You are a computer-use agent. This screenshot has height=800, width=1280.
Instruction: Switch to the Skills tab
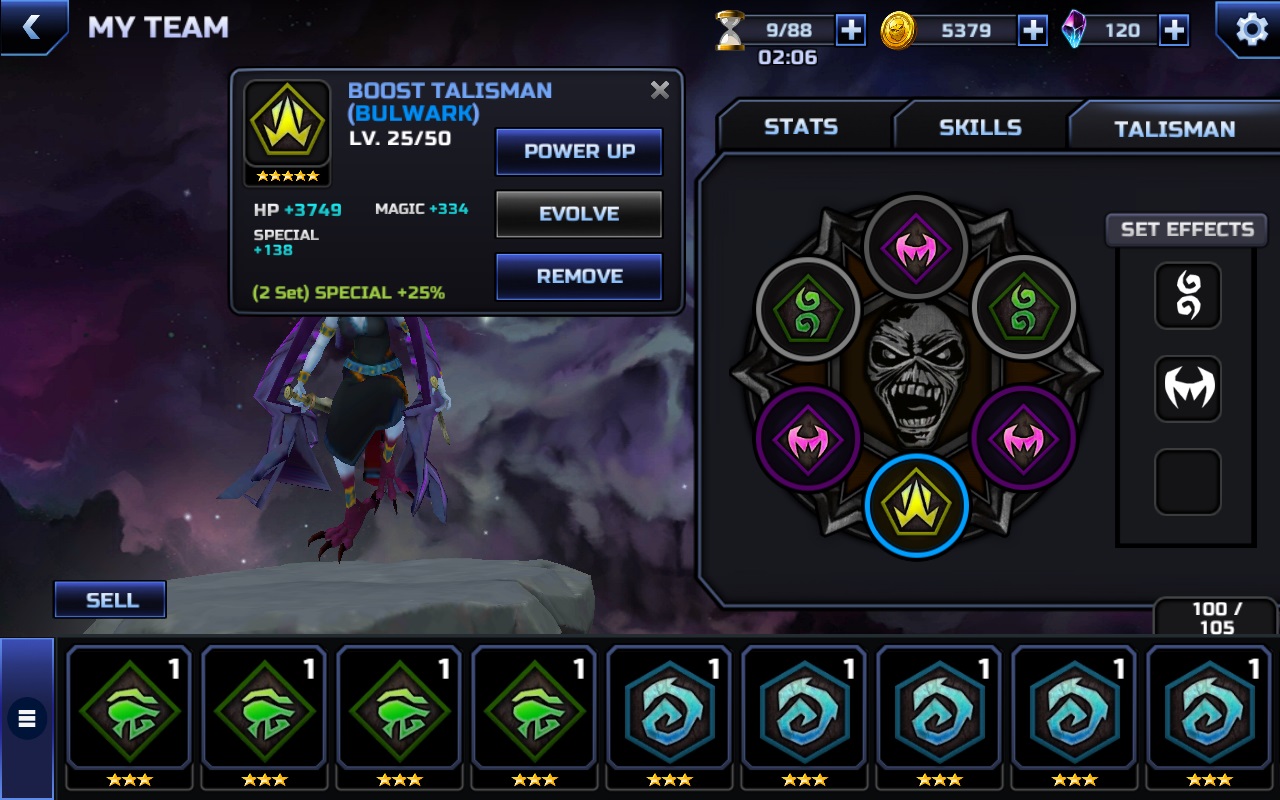point(979,127)
